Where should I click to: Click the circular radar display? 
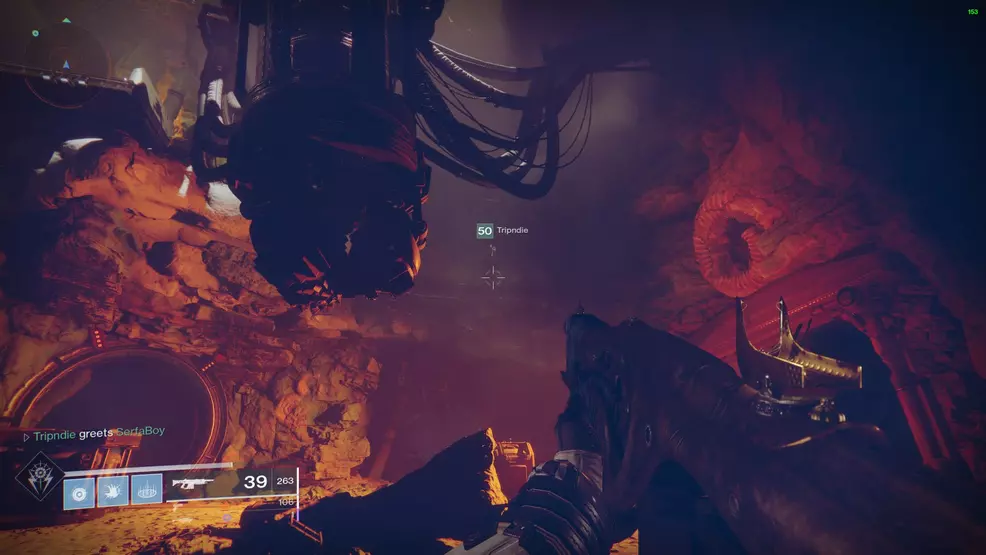pos(66,64)
